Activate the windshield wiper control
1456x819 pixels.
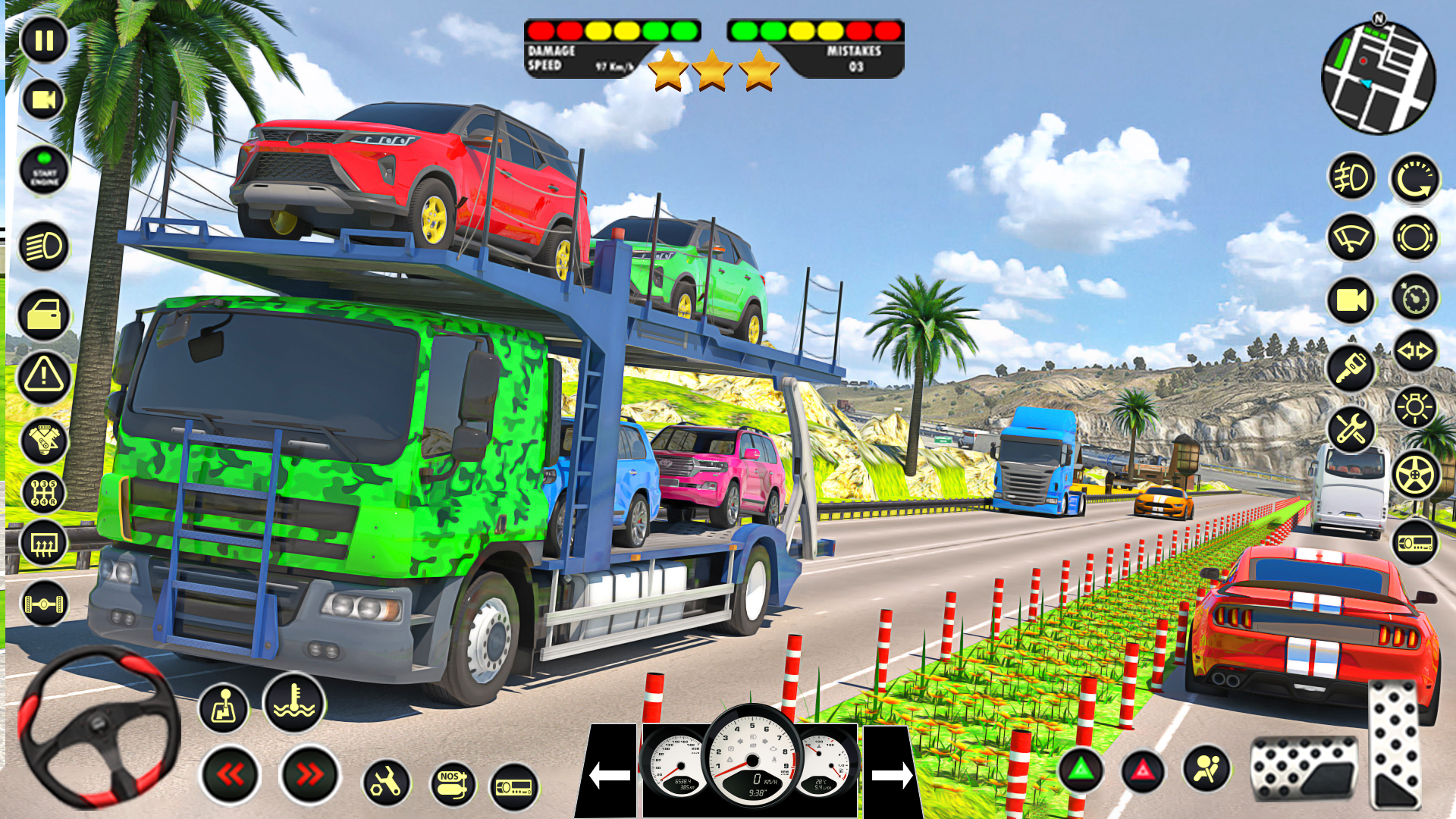coord(1350,237)
